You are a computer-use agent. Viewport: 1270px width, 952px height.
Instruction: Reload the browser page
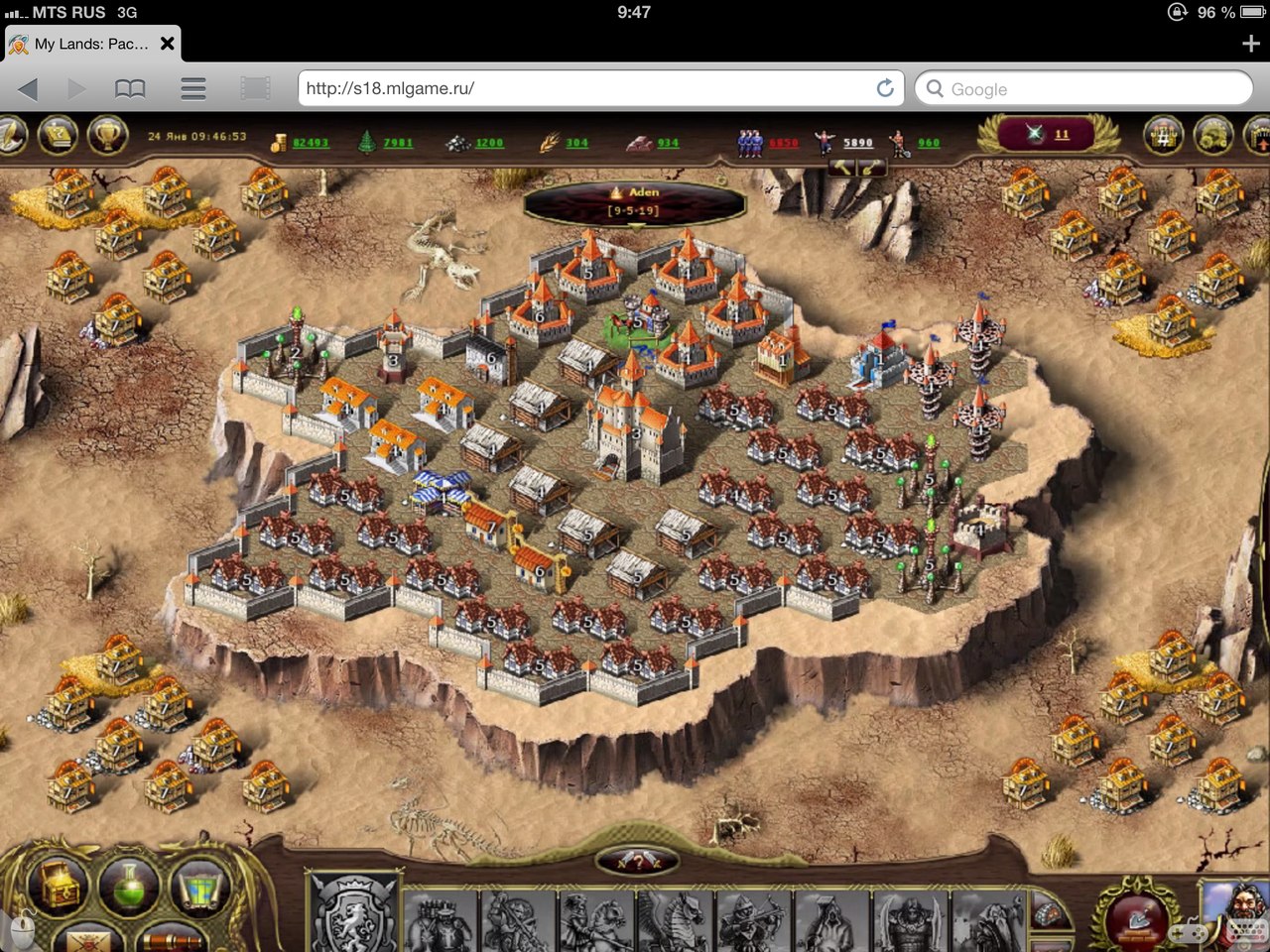(885, 88)
